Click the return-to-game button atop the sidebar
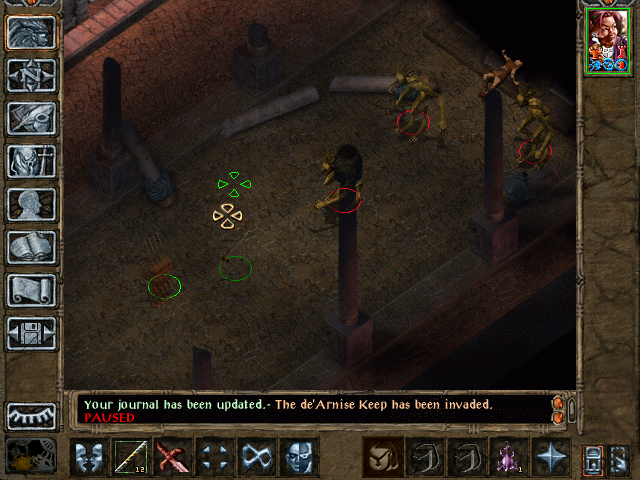 (x=31, y=32)
